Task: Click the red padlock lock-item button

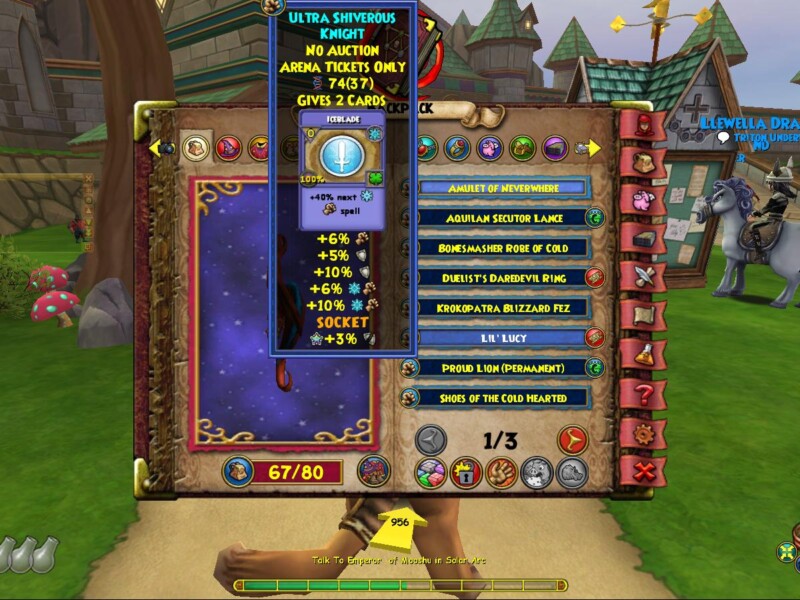Action: 466,473
